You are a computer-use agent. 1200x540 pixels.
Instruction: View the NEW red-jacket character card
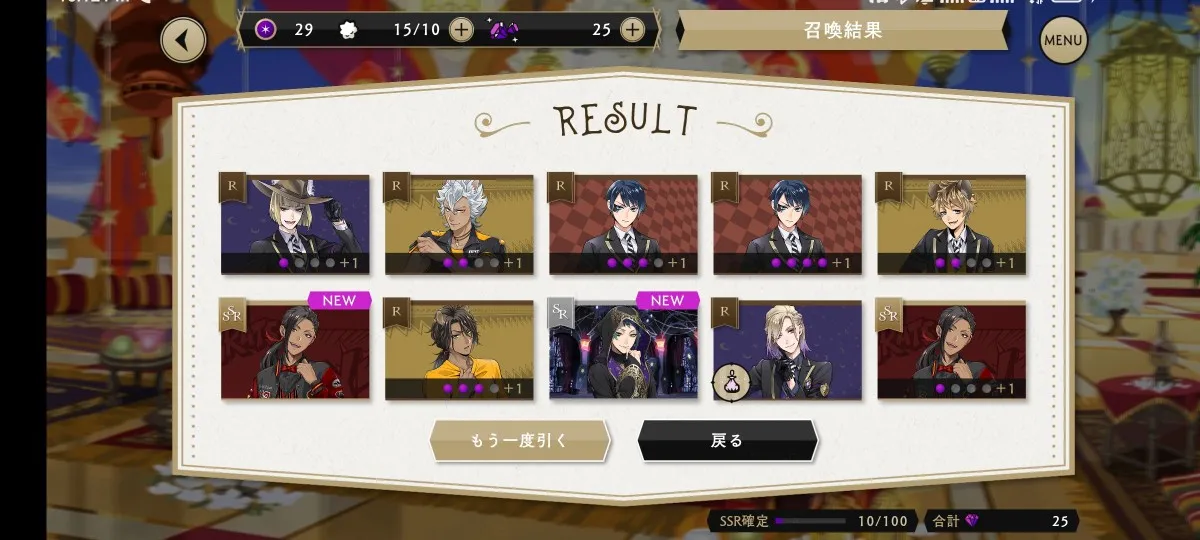[x=295, y=349]
